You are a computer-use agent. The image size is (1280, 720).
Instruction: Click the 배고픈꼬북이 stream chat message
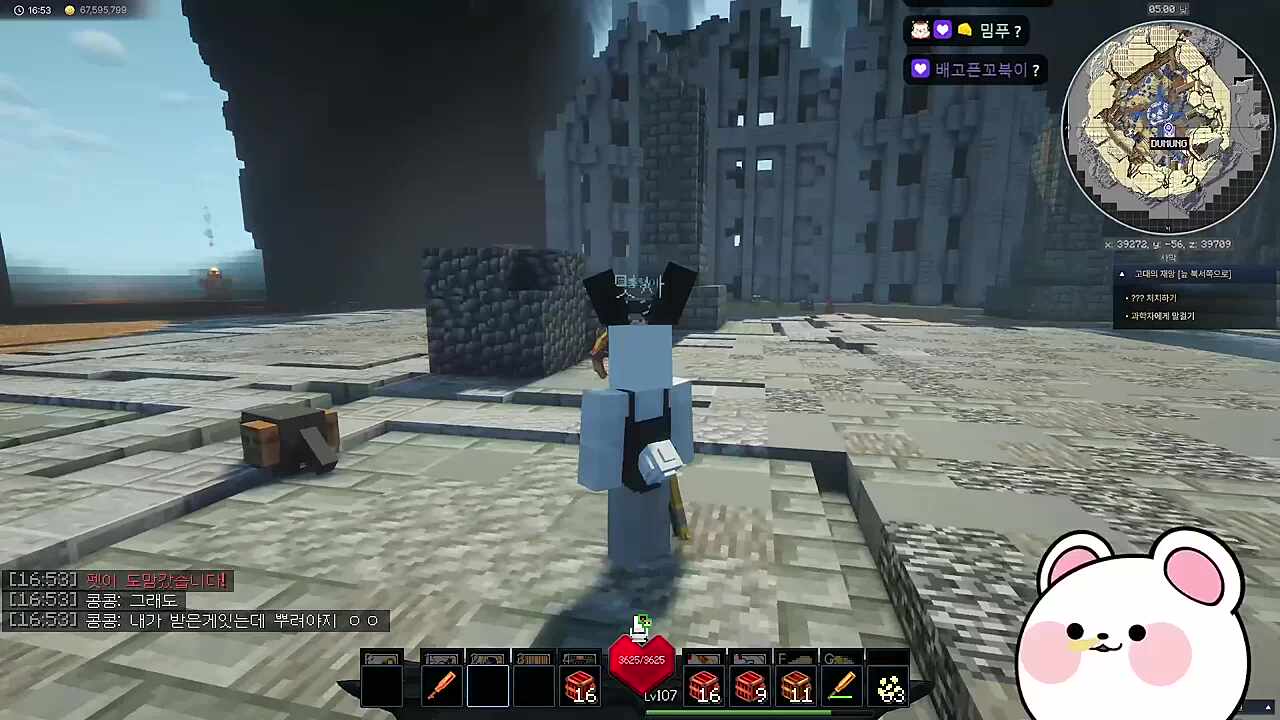coord(976,70)
